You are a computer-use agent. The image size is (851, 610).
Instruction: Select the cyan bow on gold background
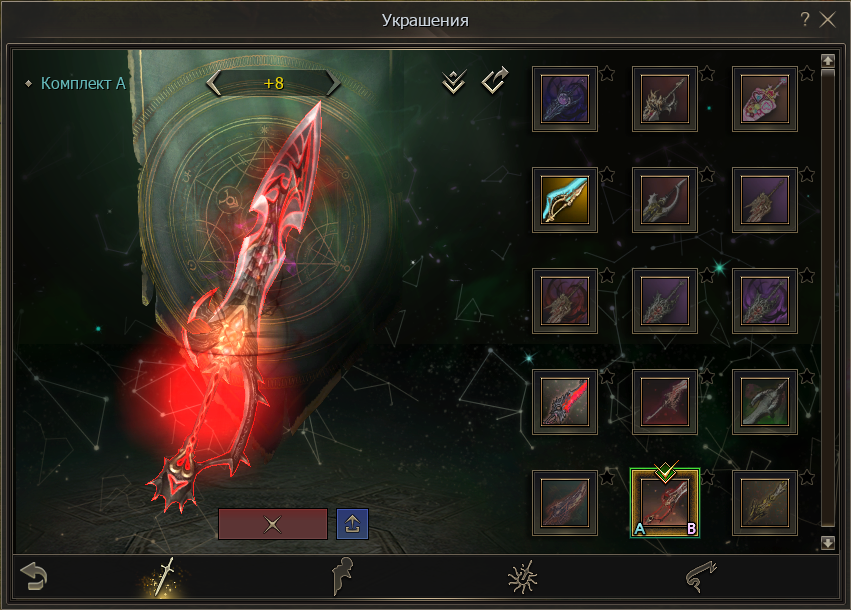coord(565,200)
